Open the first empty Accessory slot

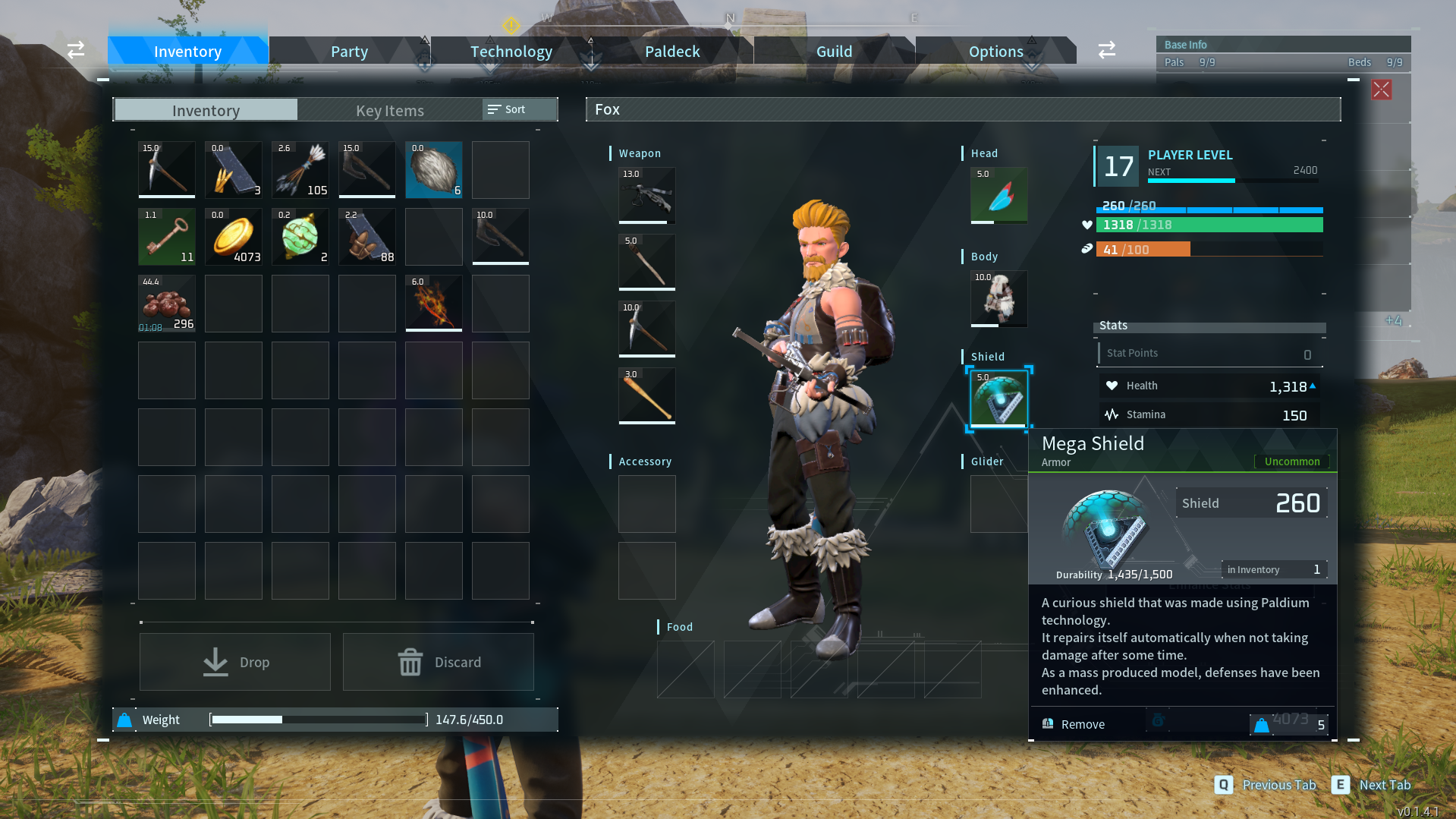click(646, 503)
